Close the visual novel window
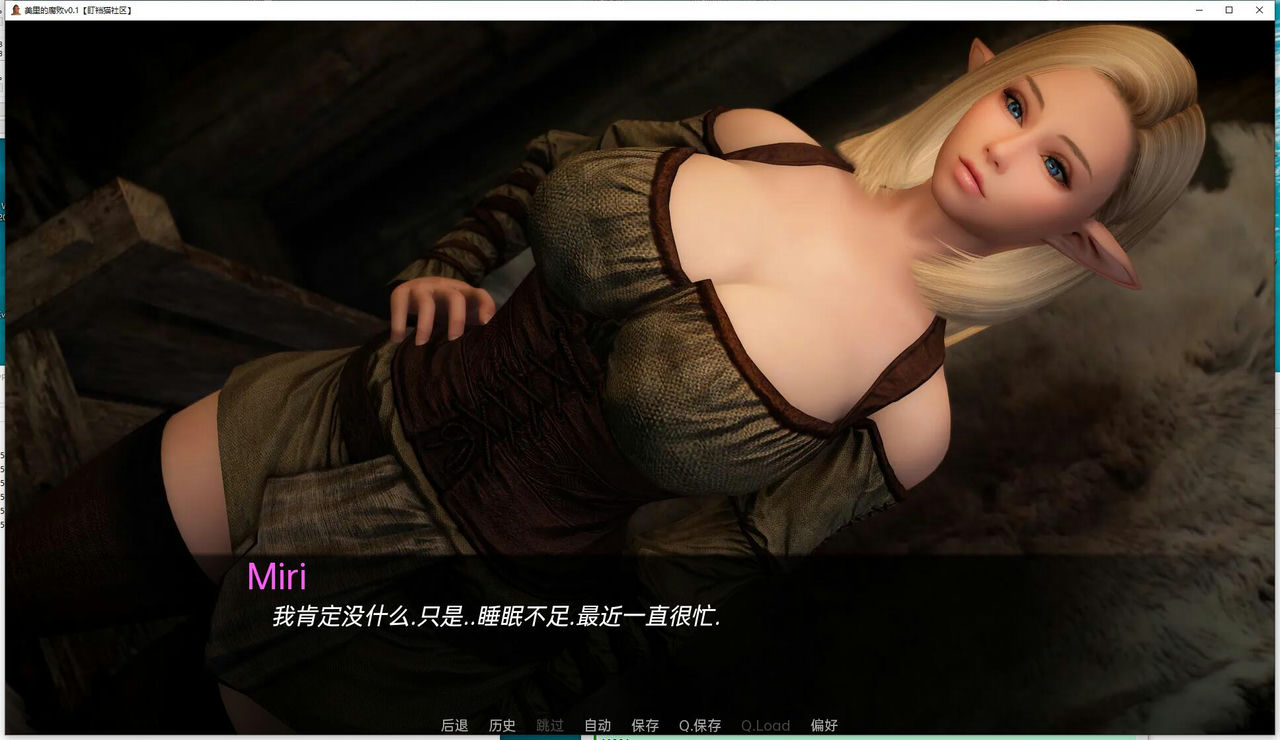Screen dimensions: 1280x740 click(1258, 9)
